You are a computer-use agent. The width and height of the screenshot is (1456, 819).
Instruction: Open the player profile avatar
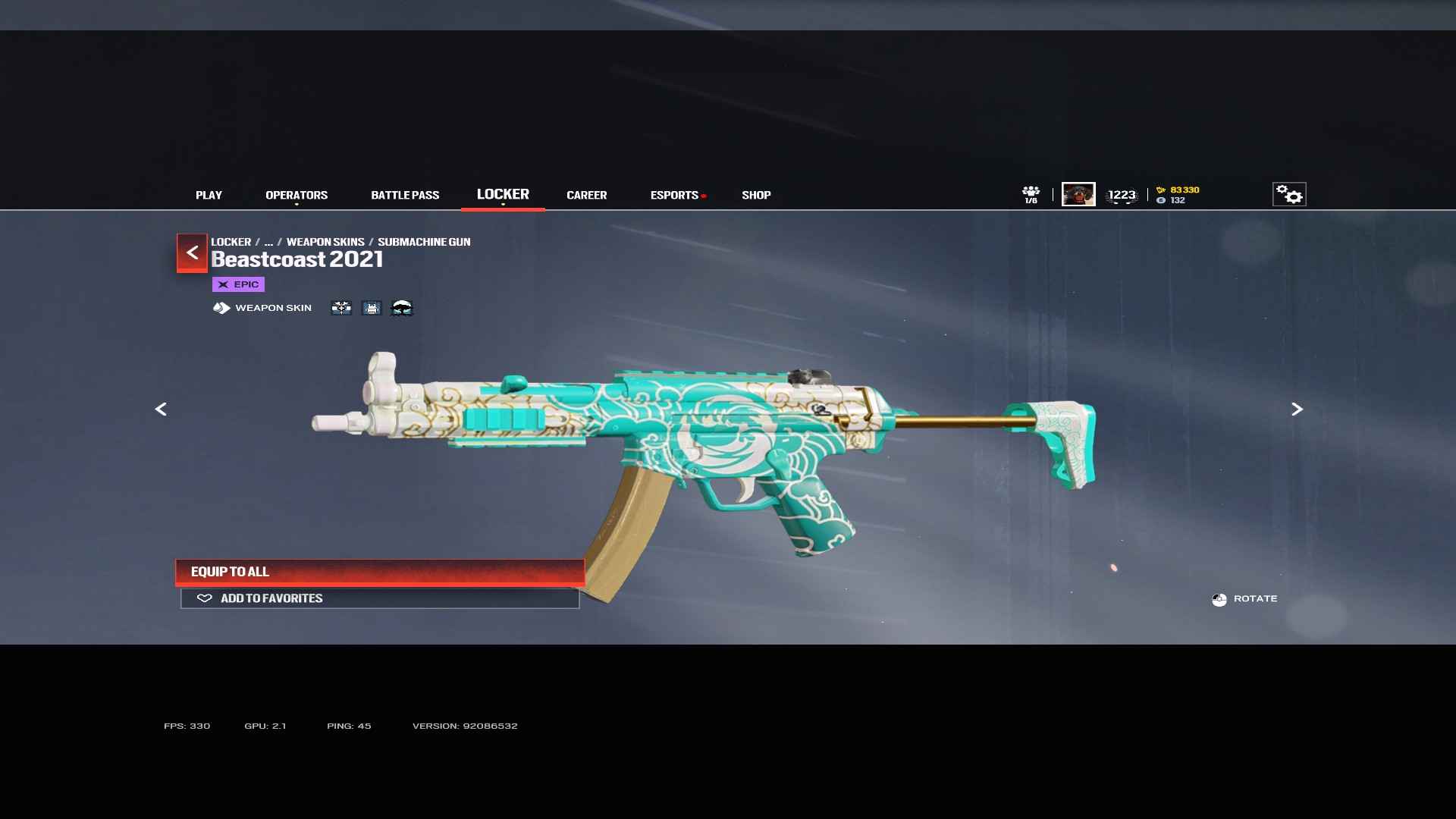tap(1078, 194)
